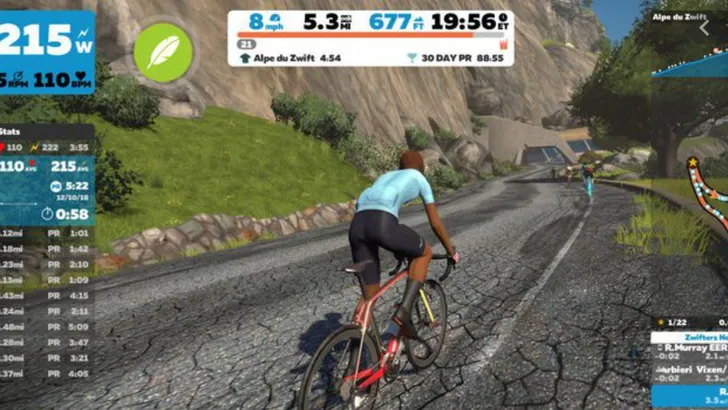728x410 pixels.
Task: Select the 4:05 PR segment row
Action: coord(47,373)
